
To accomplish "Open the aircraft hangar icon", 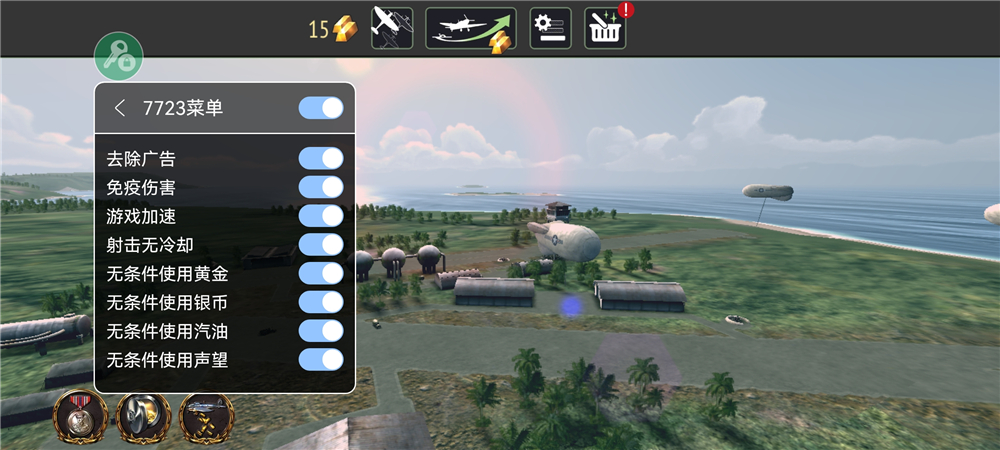I will [x=392, y=28].
